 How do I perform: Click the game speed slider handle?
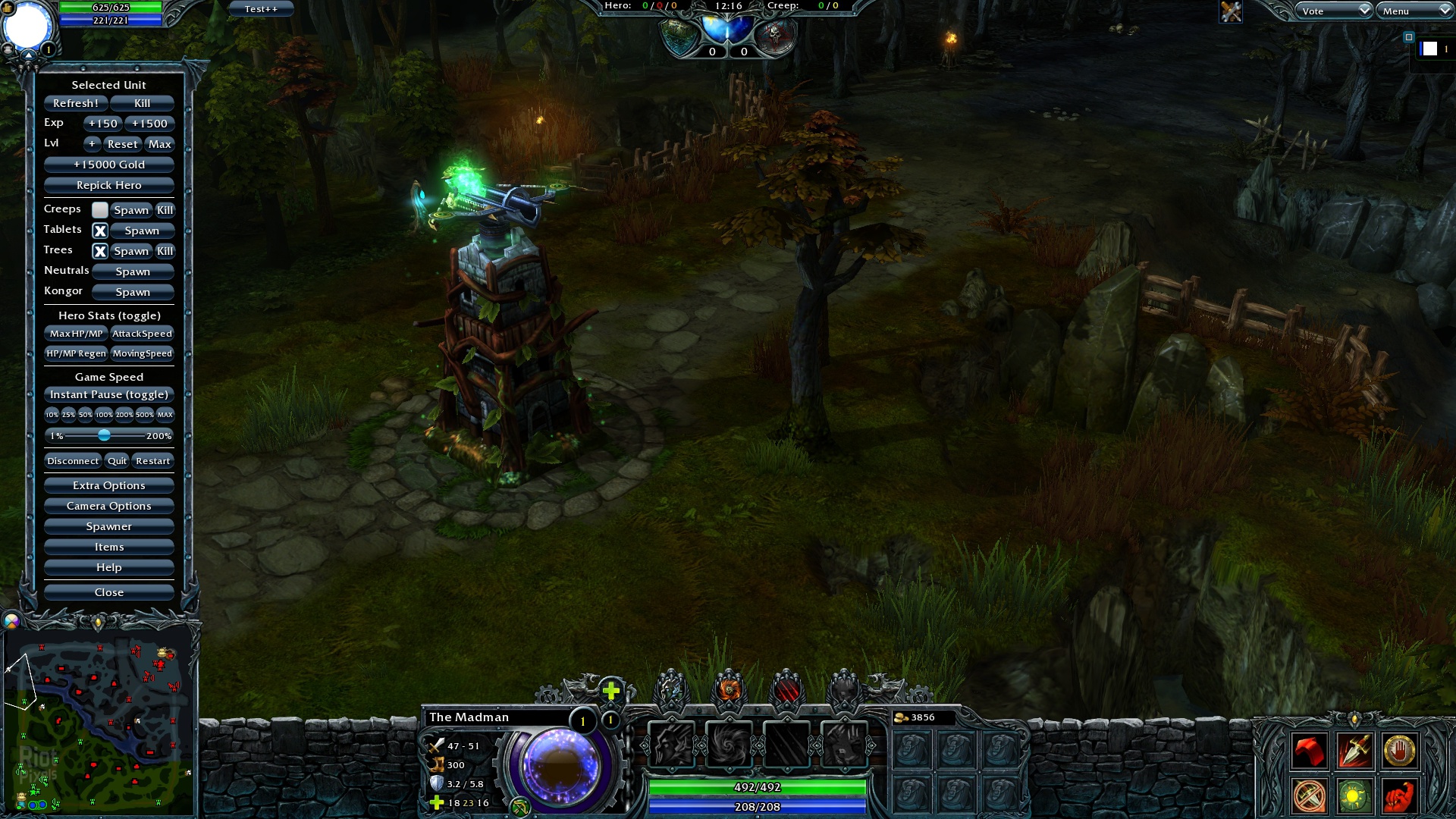[x=105, y=435]
